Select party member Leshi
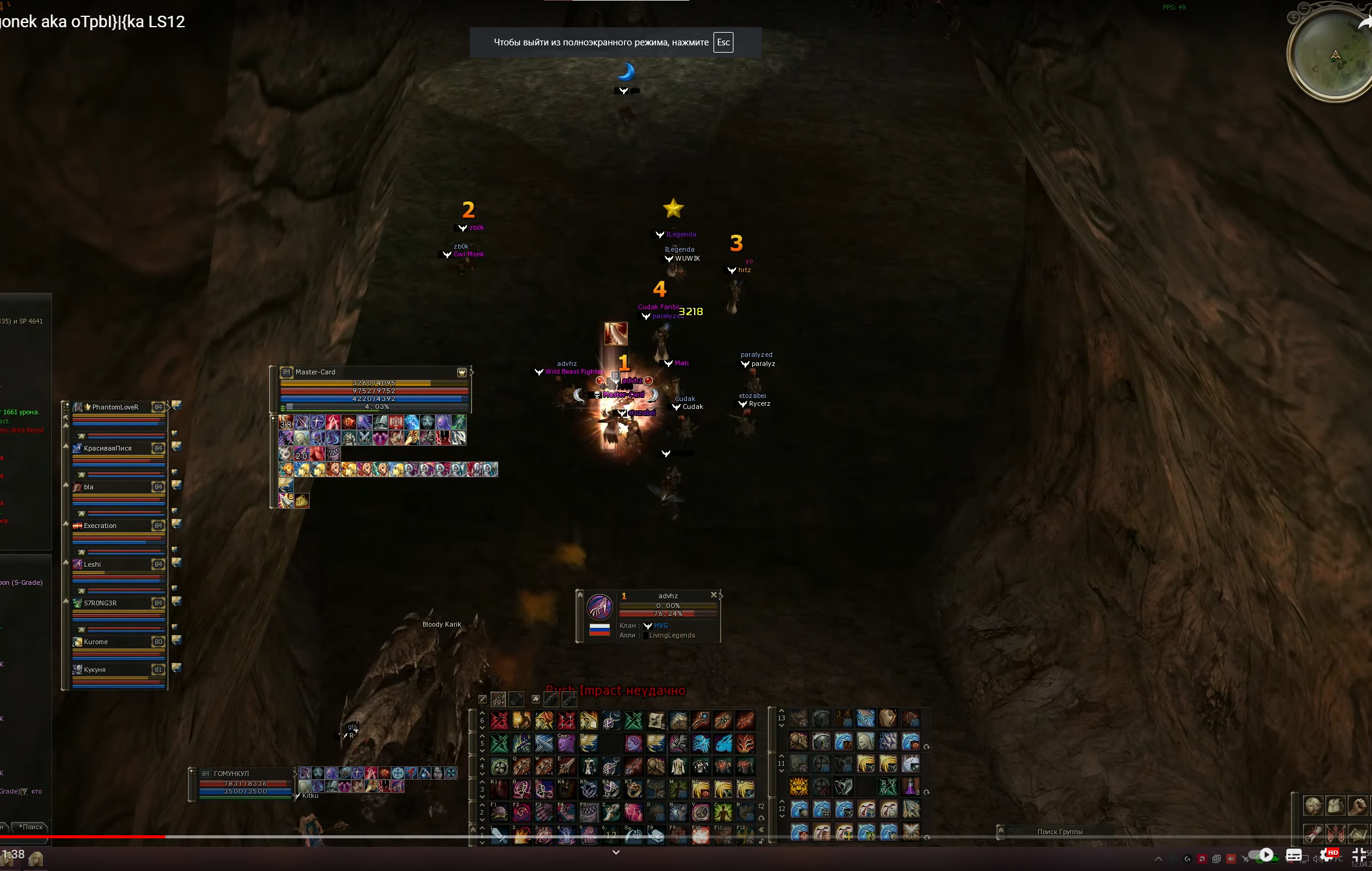The height and width of the screenshot is (871, 1372). coord(93,564)
